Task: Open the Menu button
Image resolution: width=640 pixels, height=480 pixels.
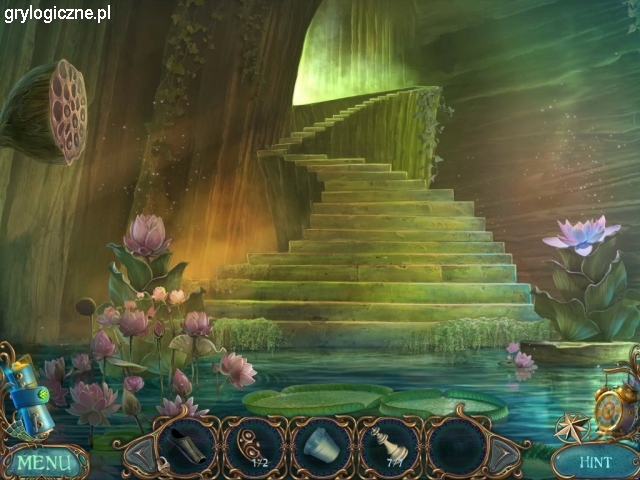Action: [44, 462]
